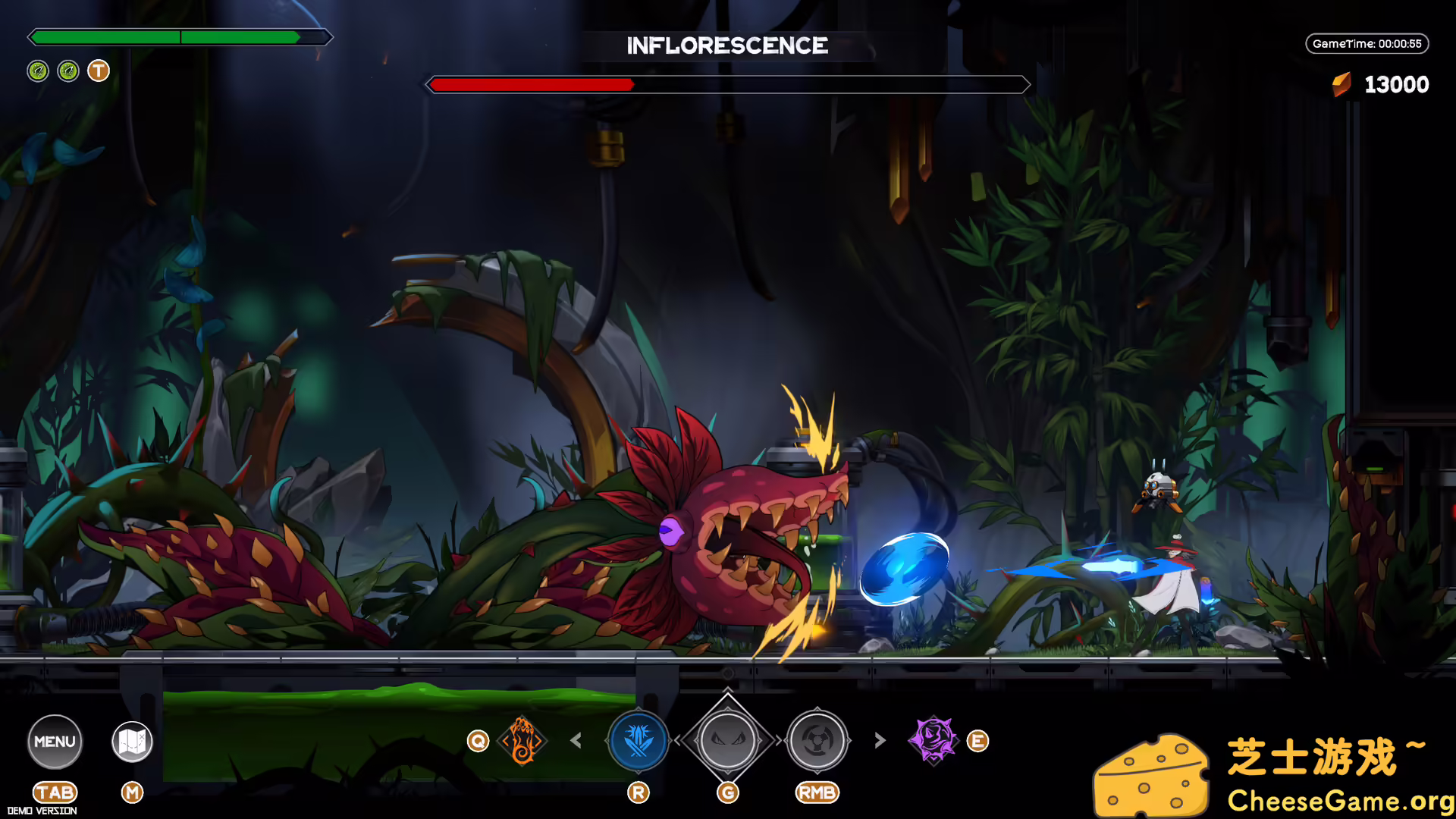Activate the purple spiked rose ability
The image size is (1456, 819).
tap(934, 739)
